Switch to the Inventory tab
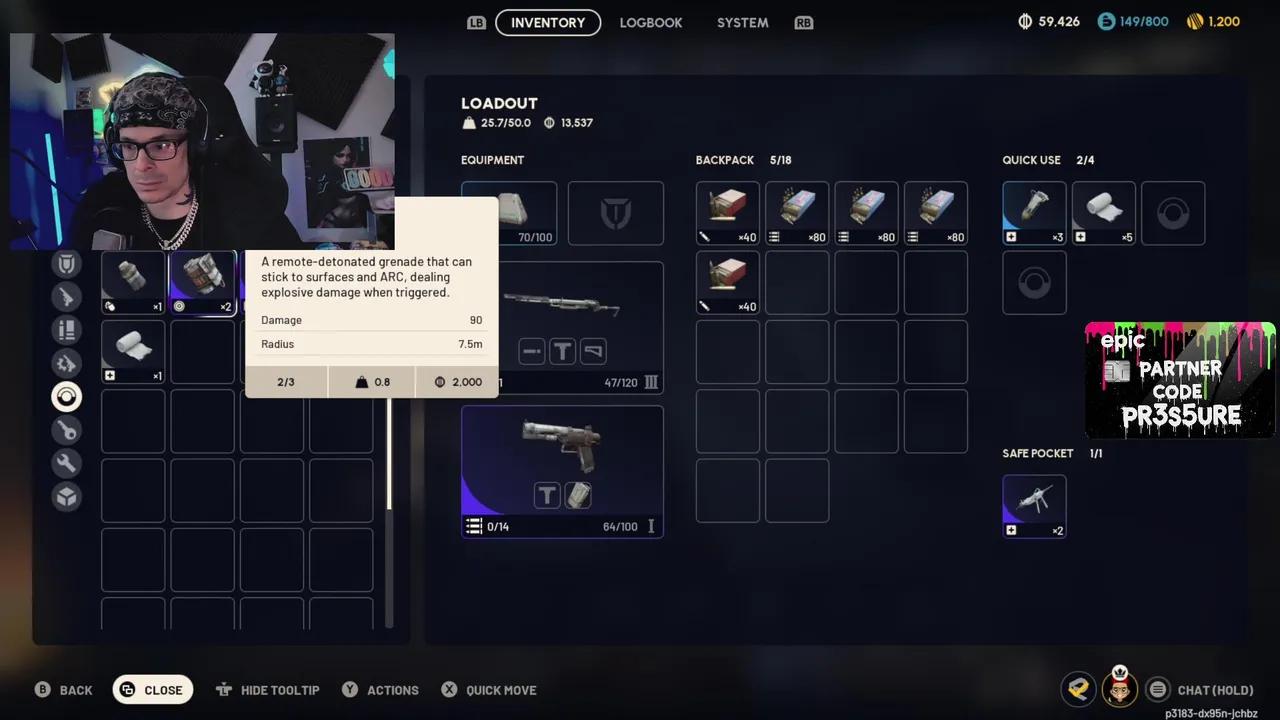1280x720 pixels. coord(548,22)
